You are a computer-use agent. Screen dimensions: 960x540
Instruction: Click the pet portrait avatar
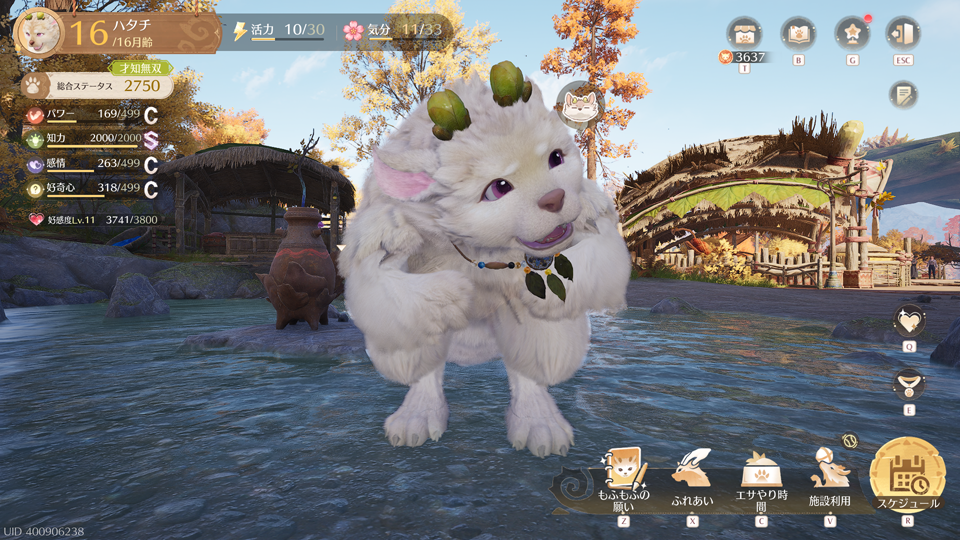pos(39,32)
